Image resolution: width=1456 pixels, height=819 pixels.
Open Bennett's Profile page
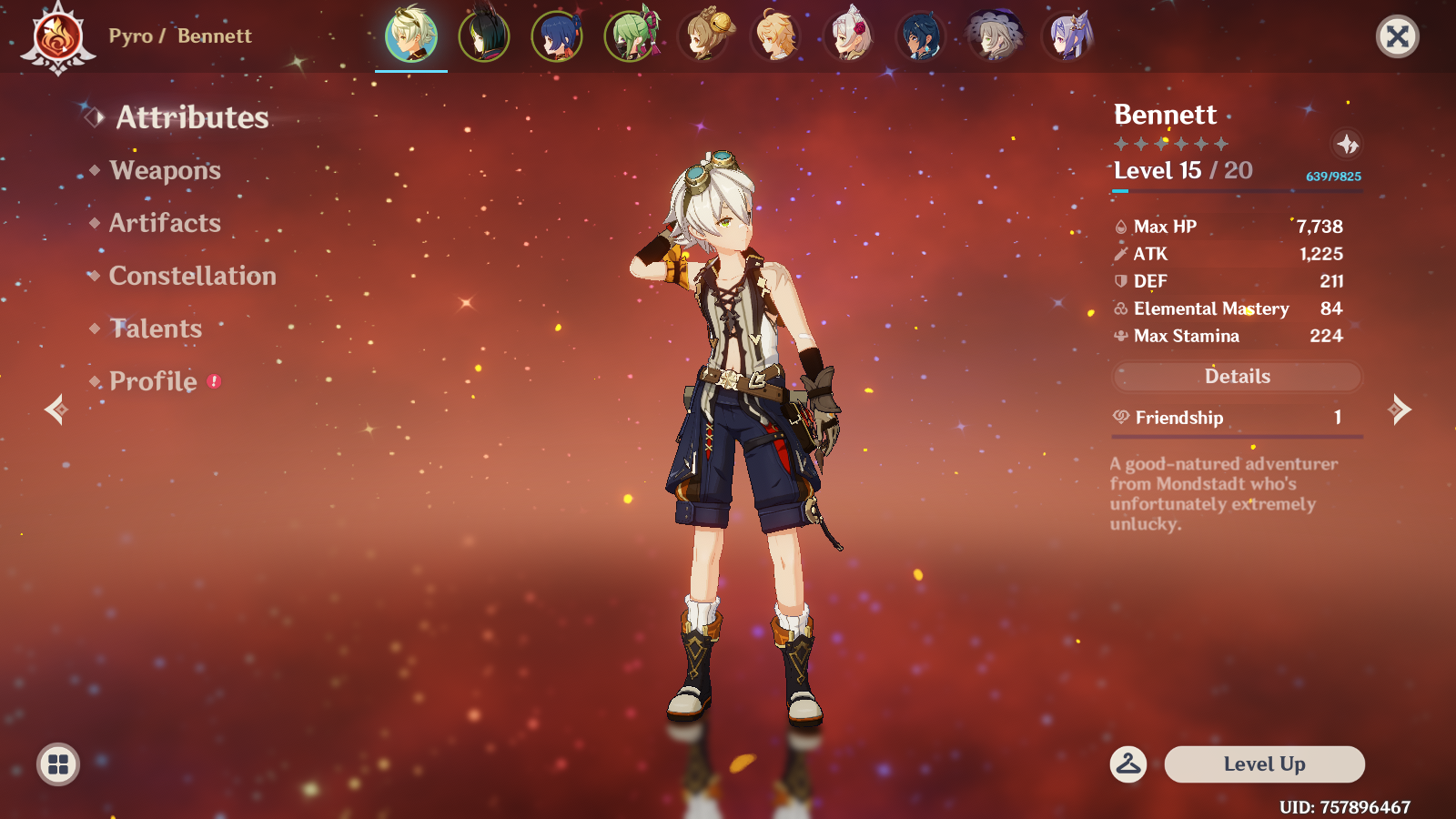coord(153,382)
